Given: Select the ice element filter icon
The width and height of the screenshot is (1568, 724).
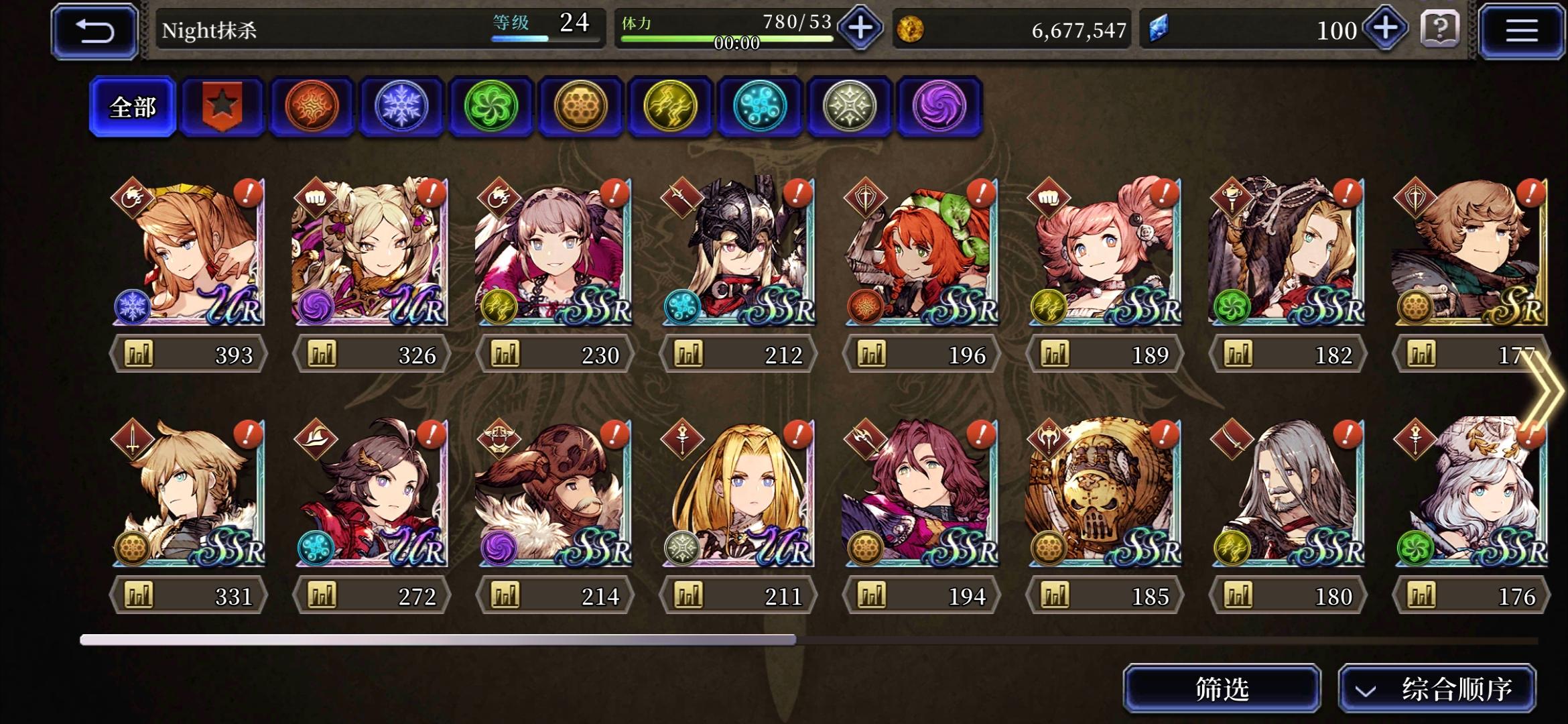Looking at the screenshot, I should point(402,107).
